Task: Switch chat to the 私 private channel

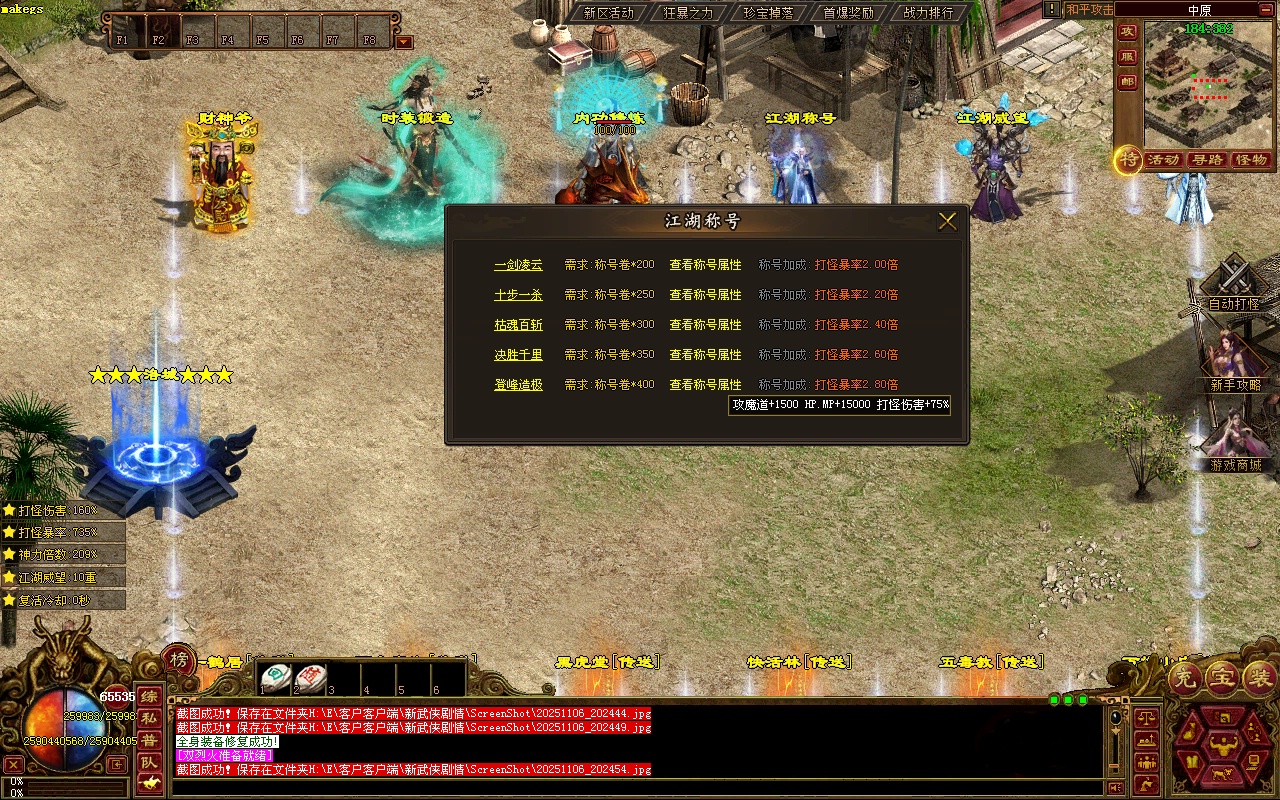Action: [149, 718]
